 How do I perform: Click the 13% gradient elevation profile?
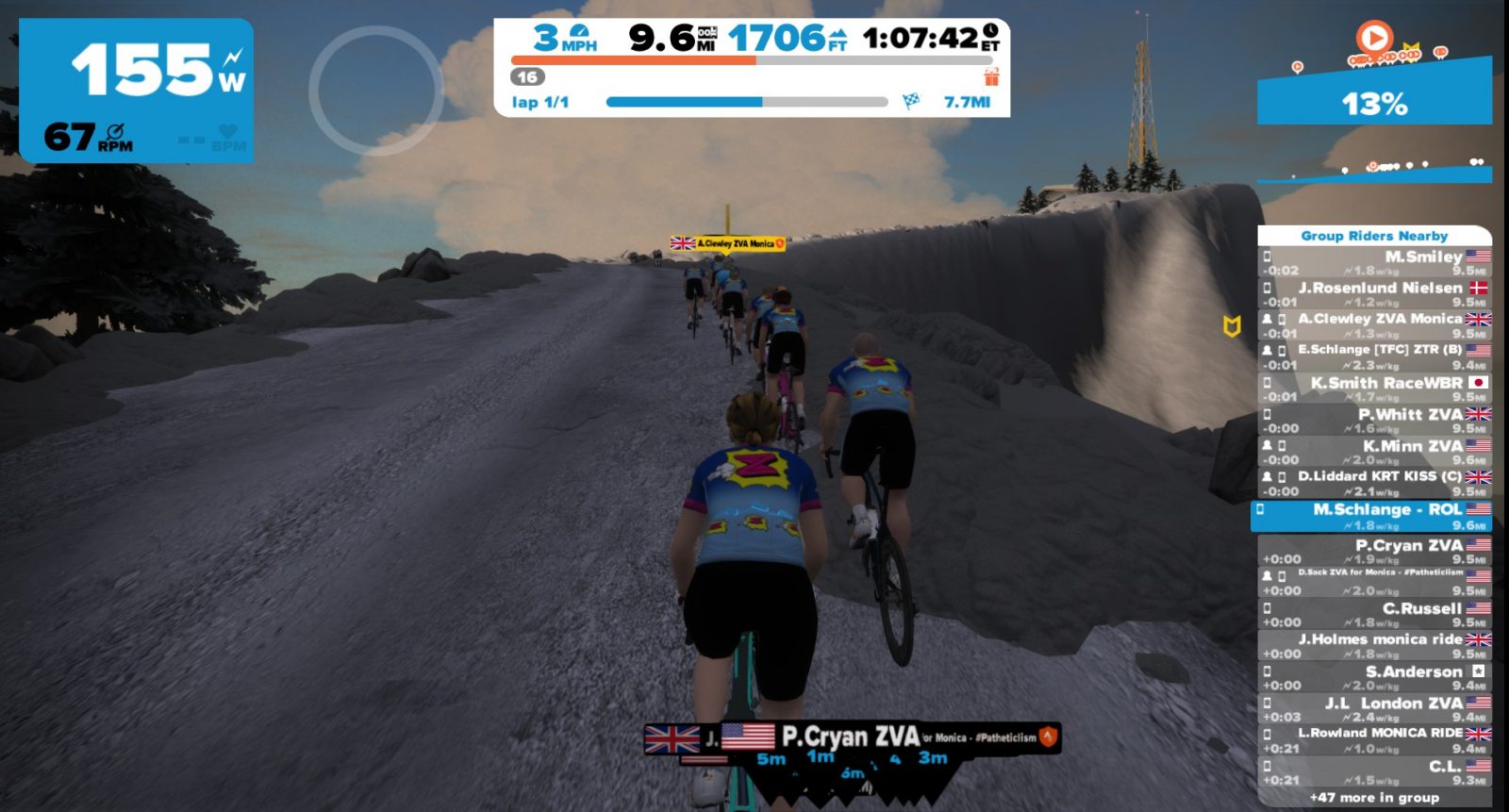click(1374, 99)
